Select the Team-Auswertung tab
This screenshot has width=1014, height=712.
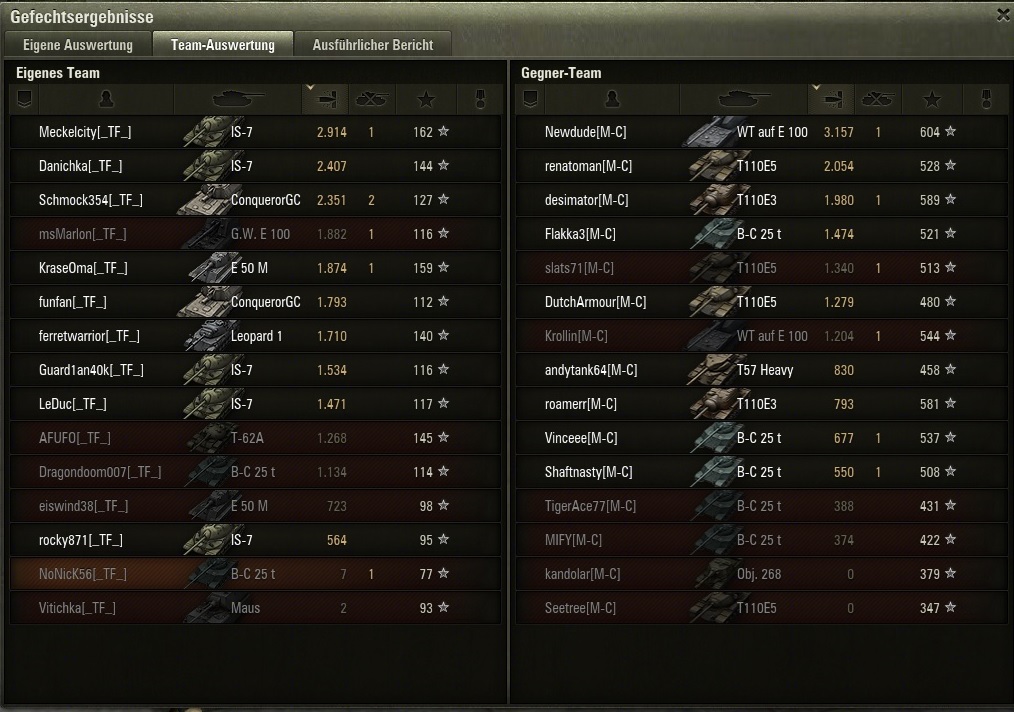pyautogui.click(x=222, y=45)
